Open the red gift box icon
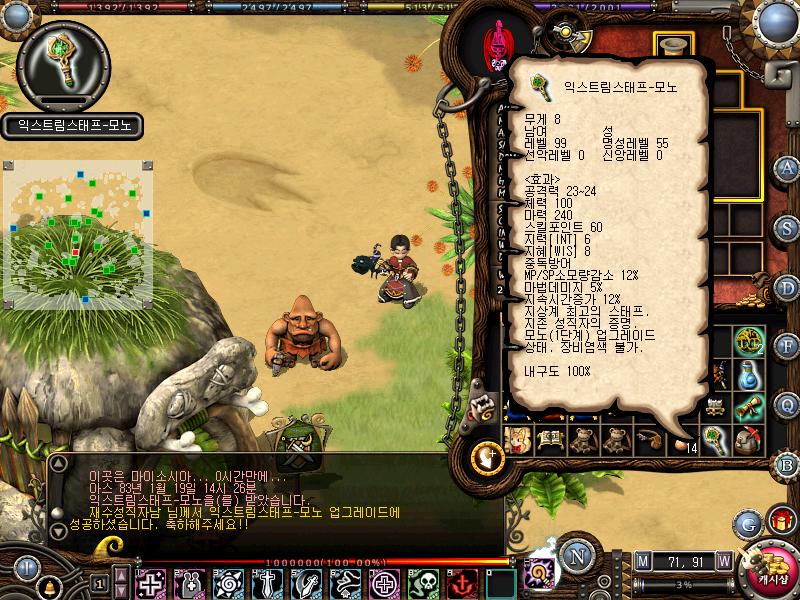 (x=780, y=521)
